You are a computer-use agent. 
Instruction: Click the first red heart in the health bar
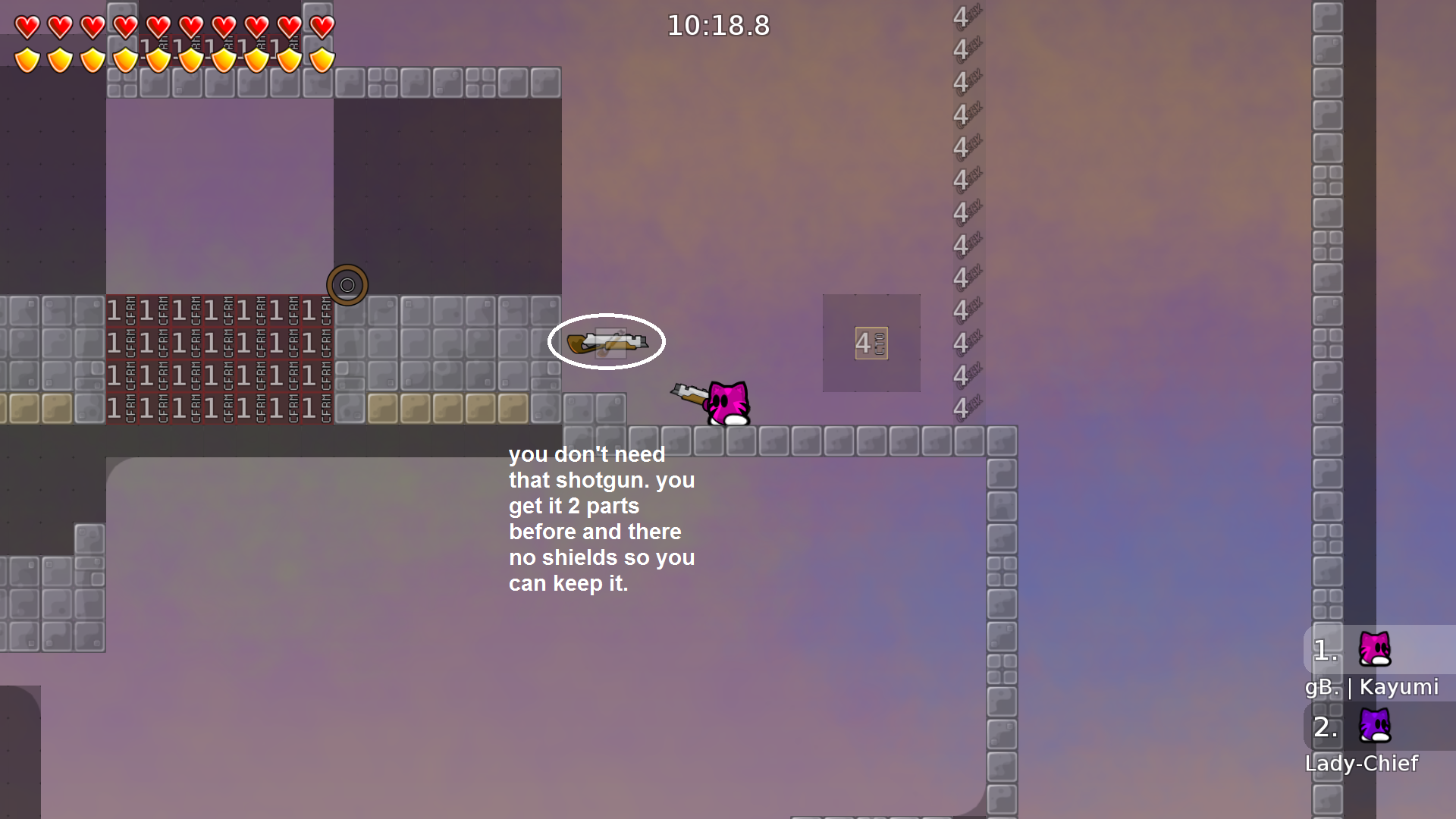coord(27,25)
